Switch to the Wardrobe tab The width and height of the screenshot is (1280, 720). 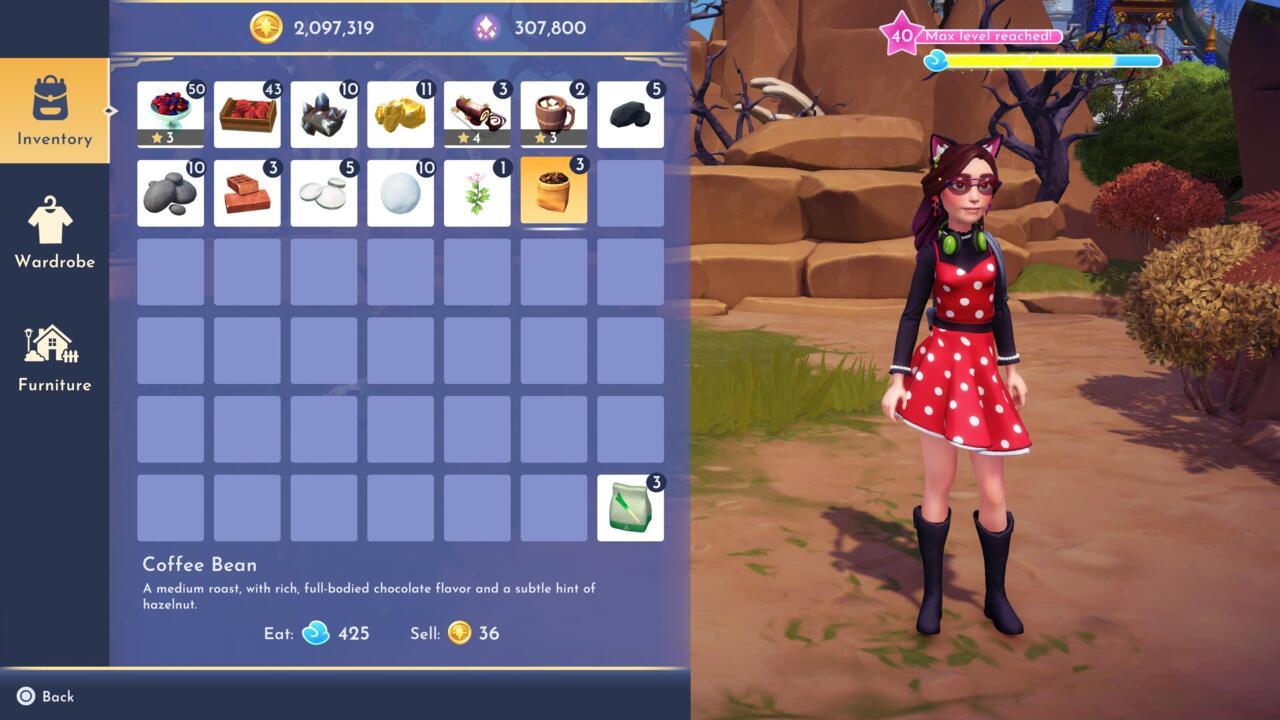pos(54,232)
